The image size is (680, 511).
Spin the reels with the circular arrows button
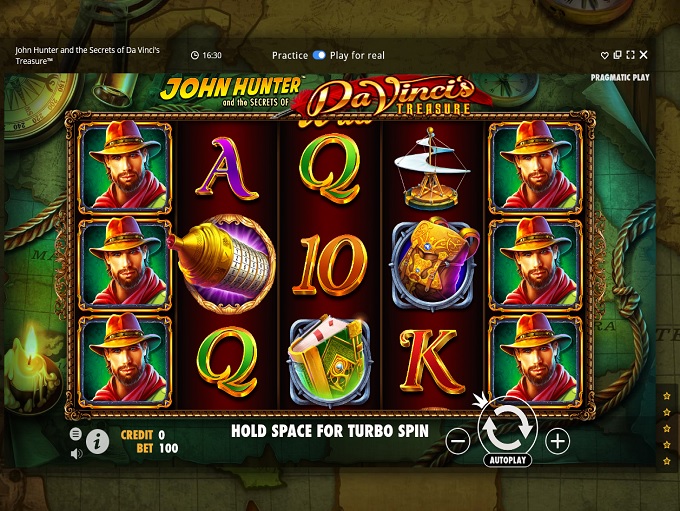tap(507, 427)
